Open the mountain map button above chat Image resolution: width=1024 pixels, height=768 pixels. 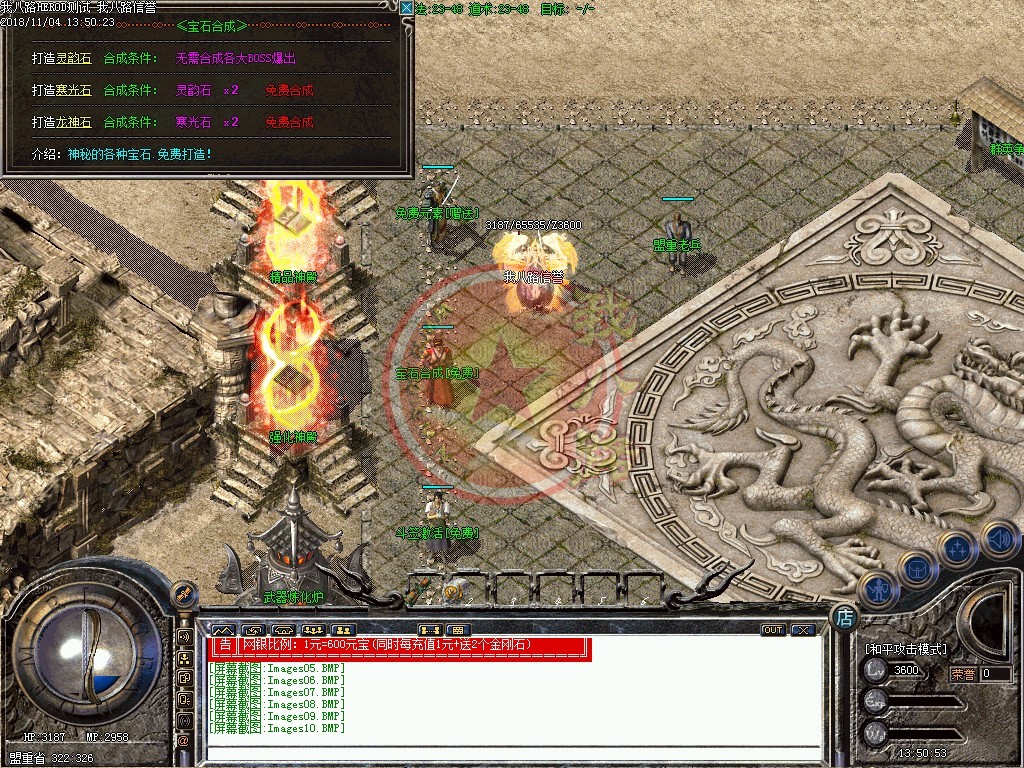[x=222, y=630]
